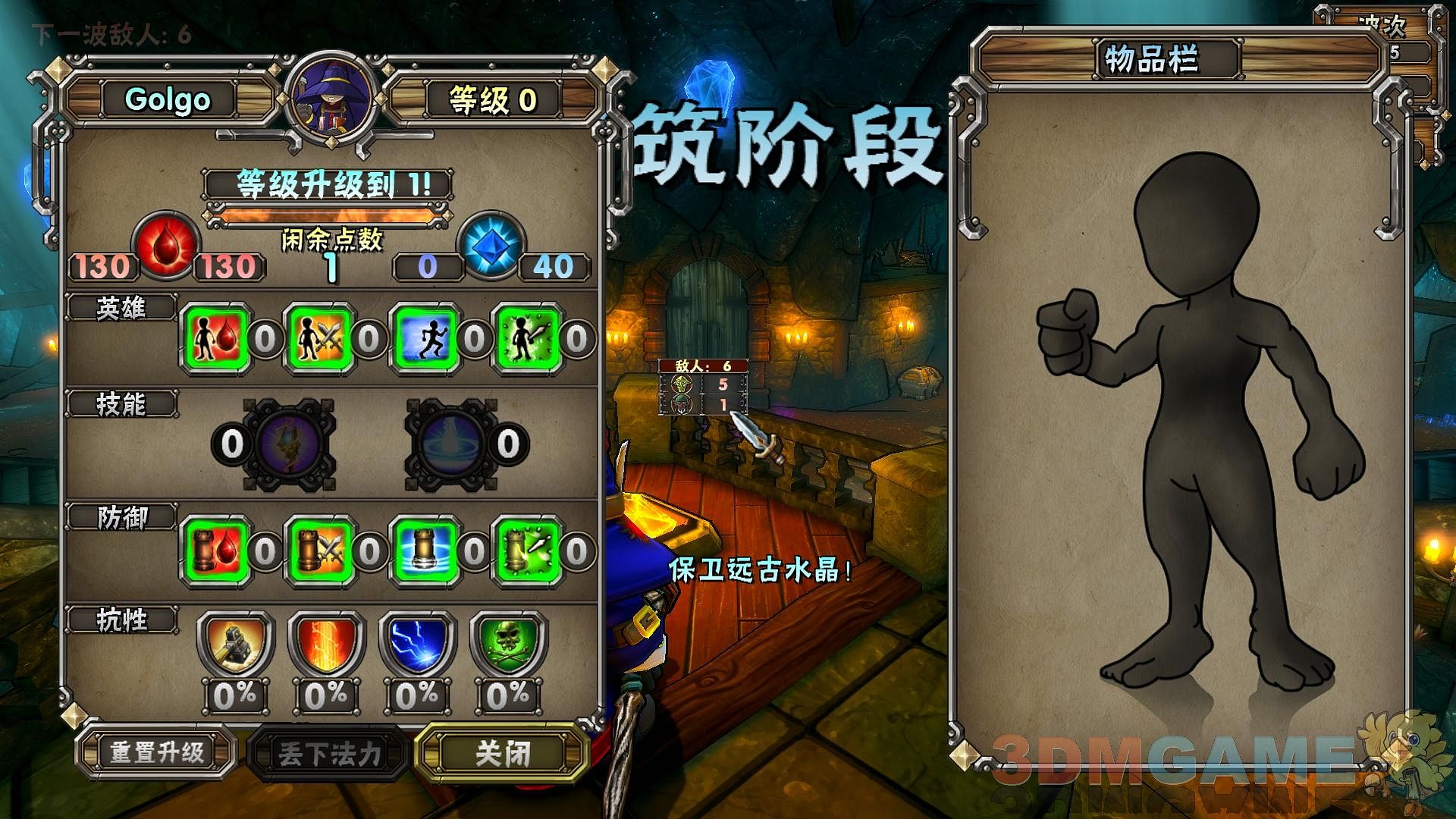Click the 关闭 close button
1456x819 pixels.
[x=503, y=753]
